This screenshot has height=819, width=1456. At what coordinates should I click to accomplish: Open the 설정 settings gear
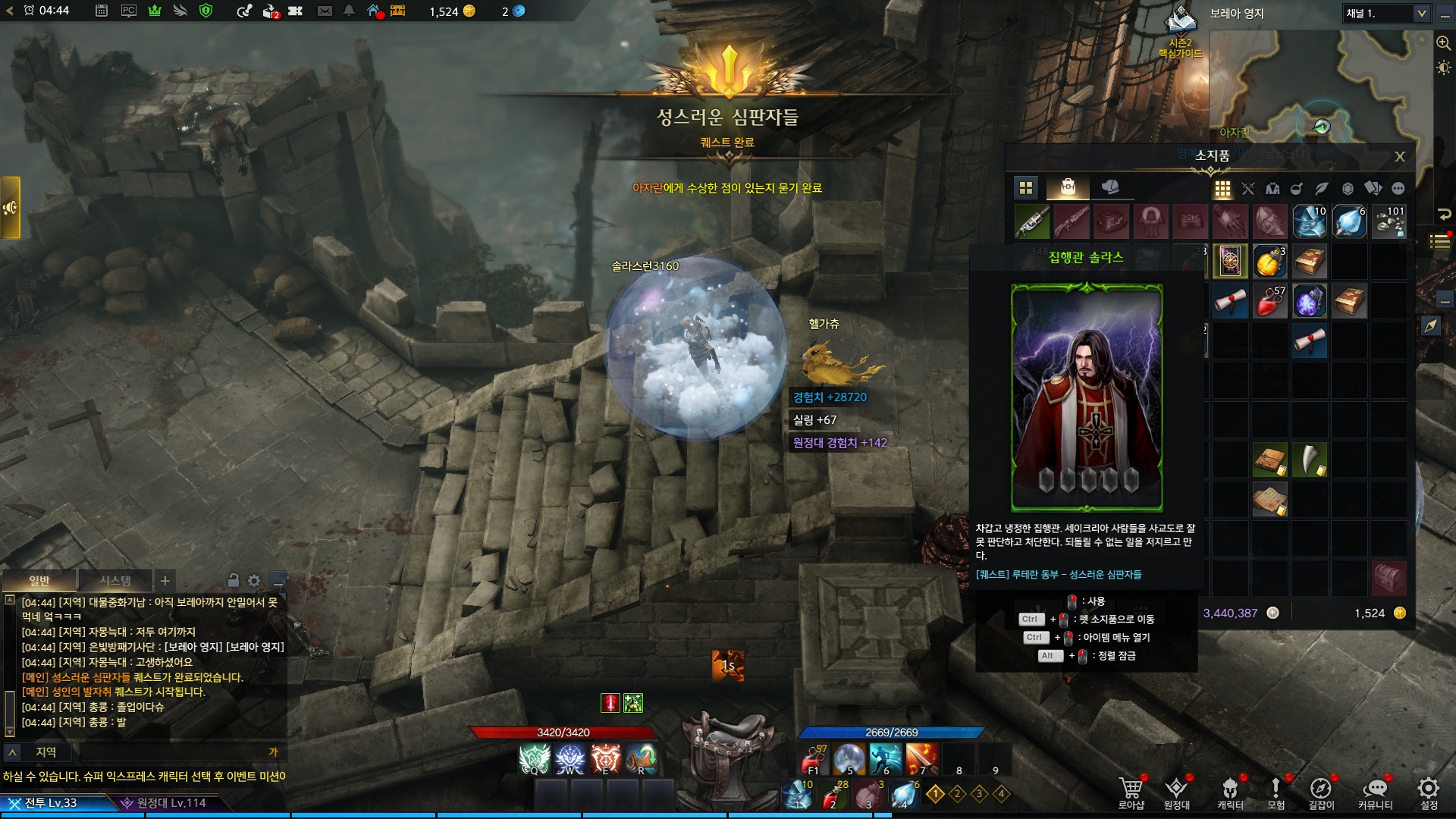(x=1429, y=792)
